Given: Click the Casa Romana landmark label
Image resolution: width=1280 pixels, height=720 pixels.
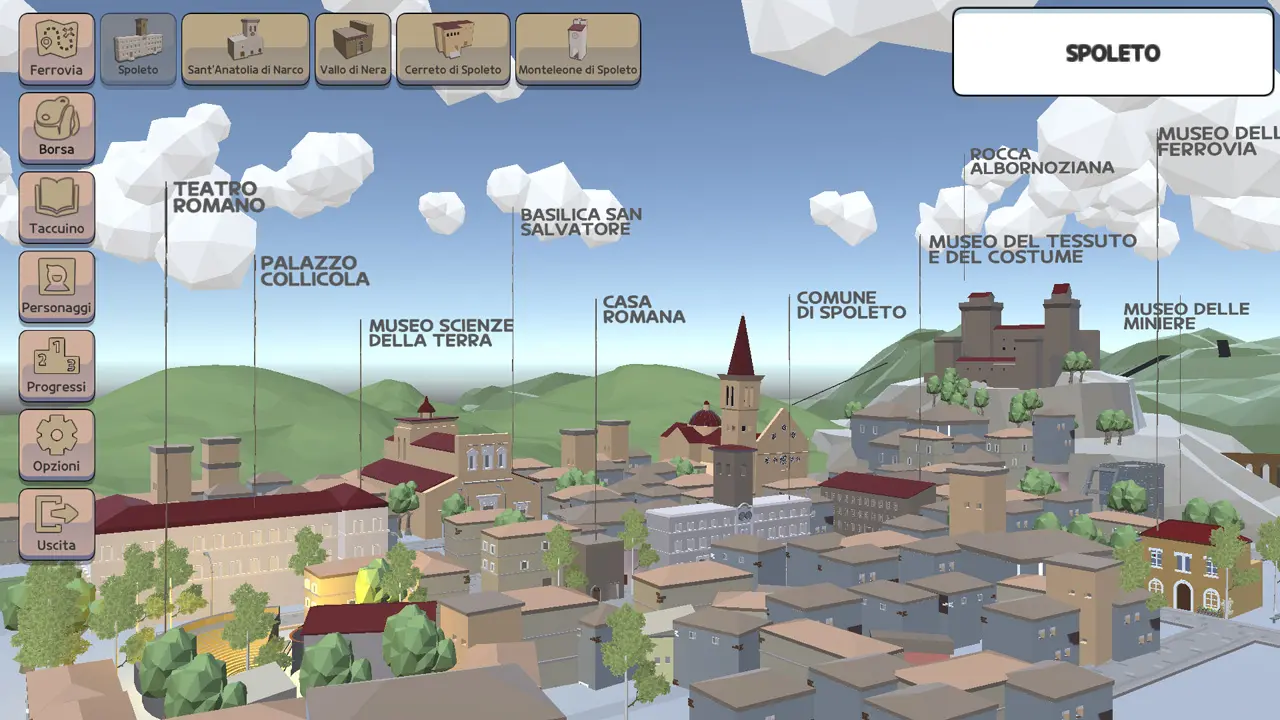Looking at the screenshot, I should point(643,309).
